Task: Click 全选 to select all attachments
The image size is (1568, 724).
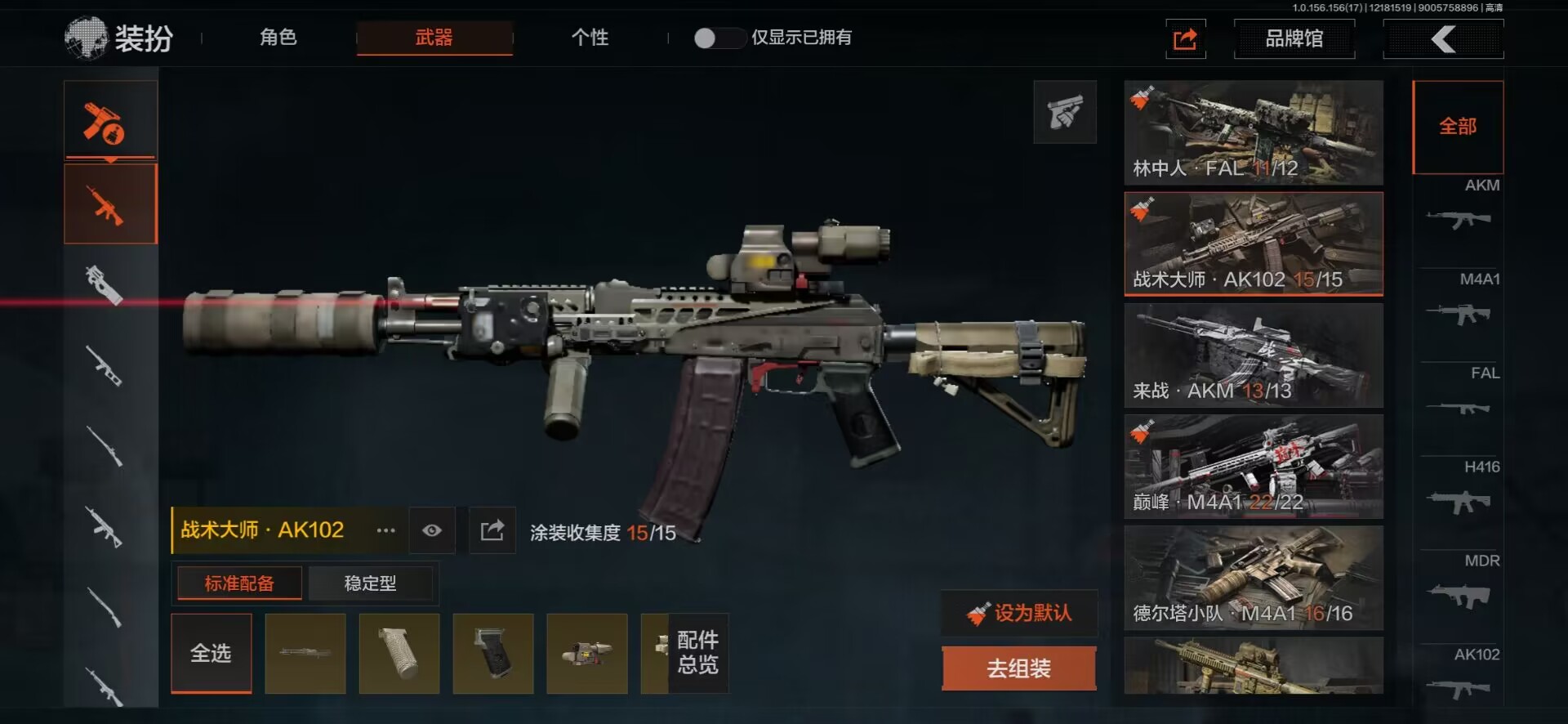Action: coord(211,653)
